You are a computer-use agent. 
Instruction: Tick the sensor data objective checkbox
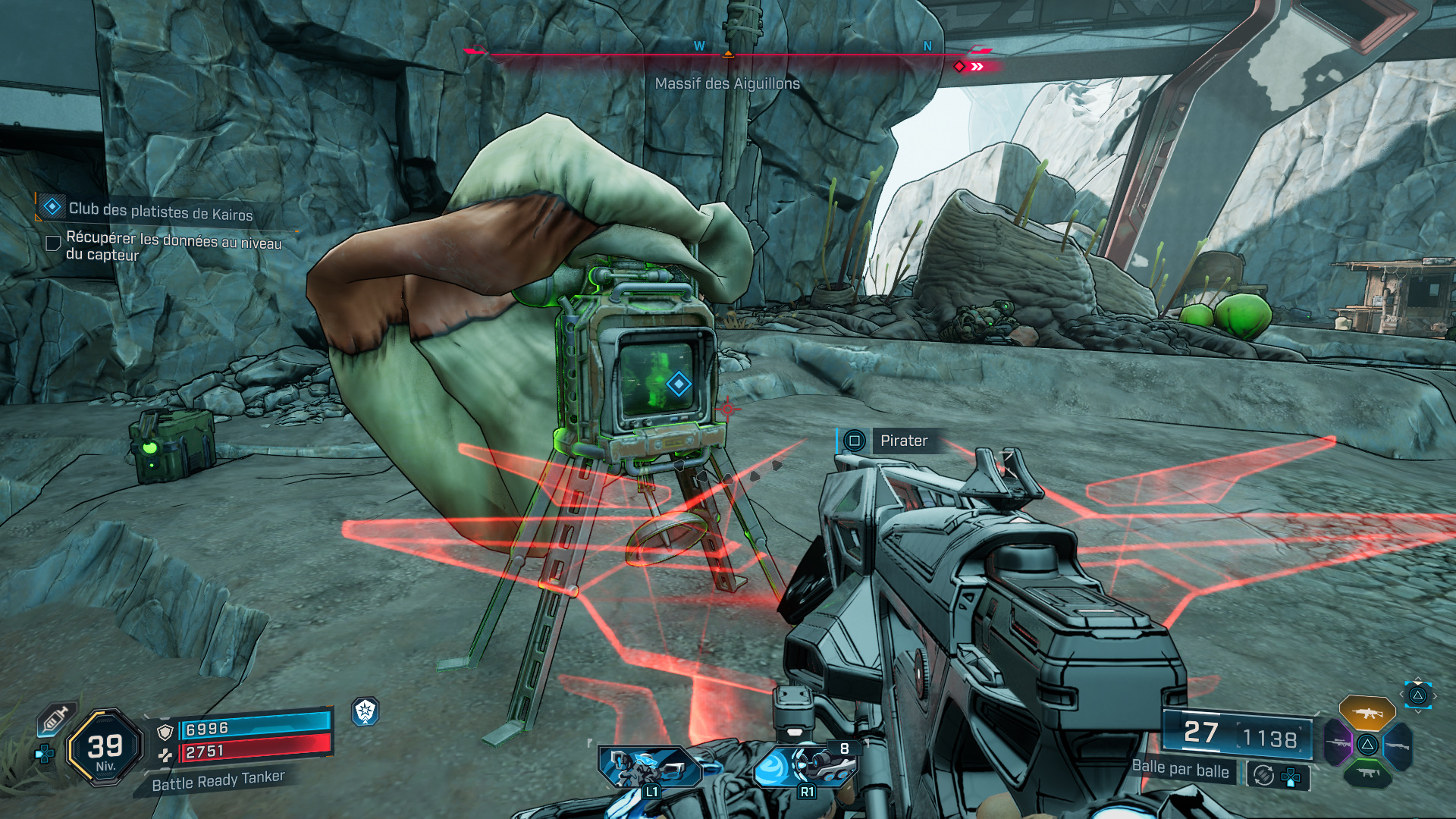[x=53, y=243]
